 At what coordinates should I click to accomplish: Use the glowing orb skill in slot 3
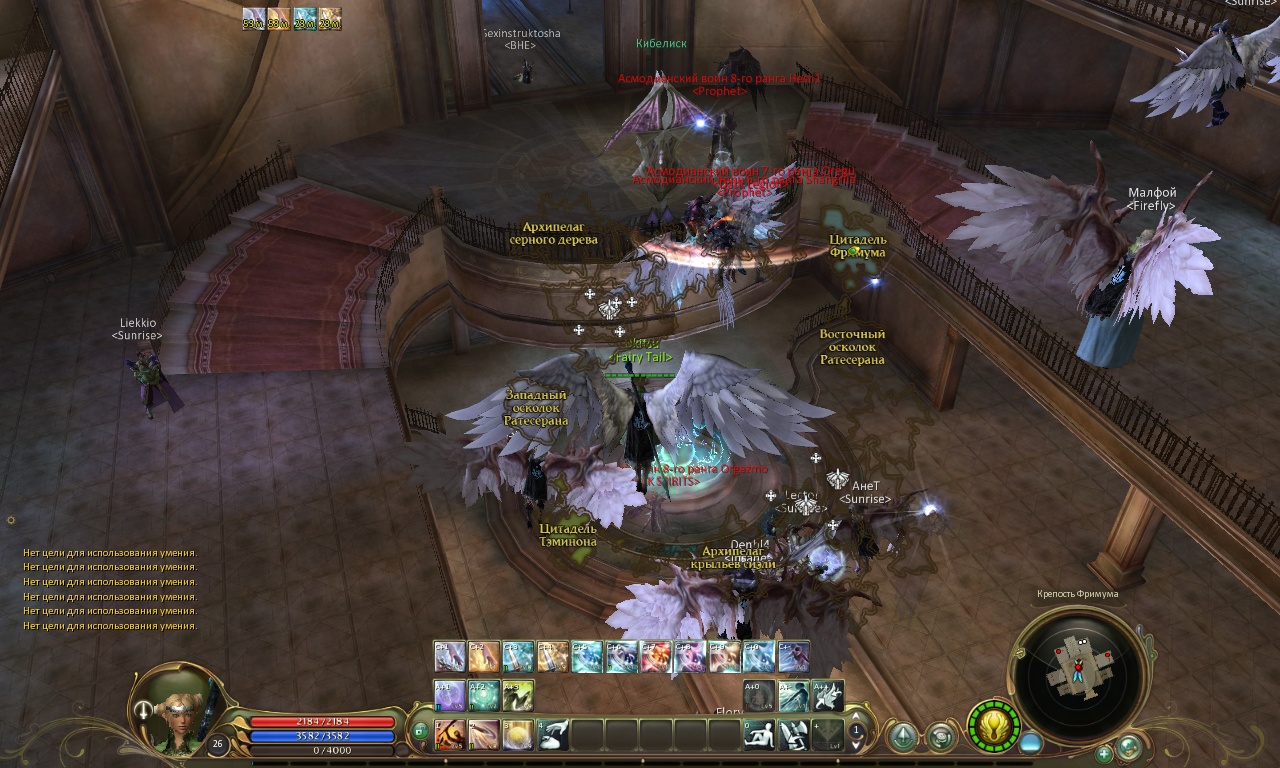(518, 735)
